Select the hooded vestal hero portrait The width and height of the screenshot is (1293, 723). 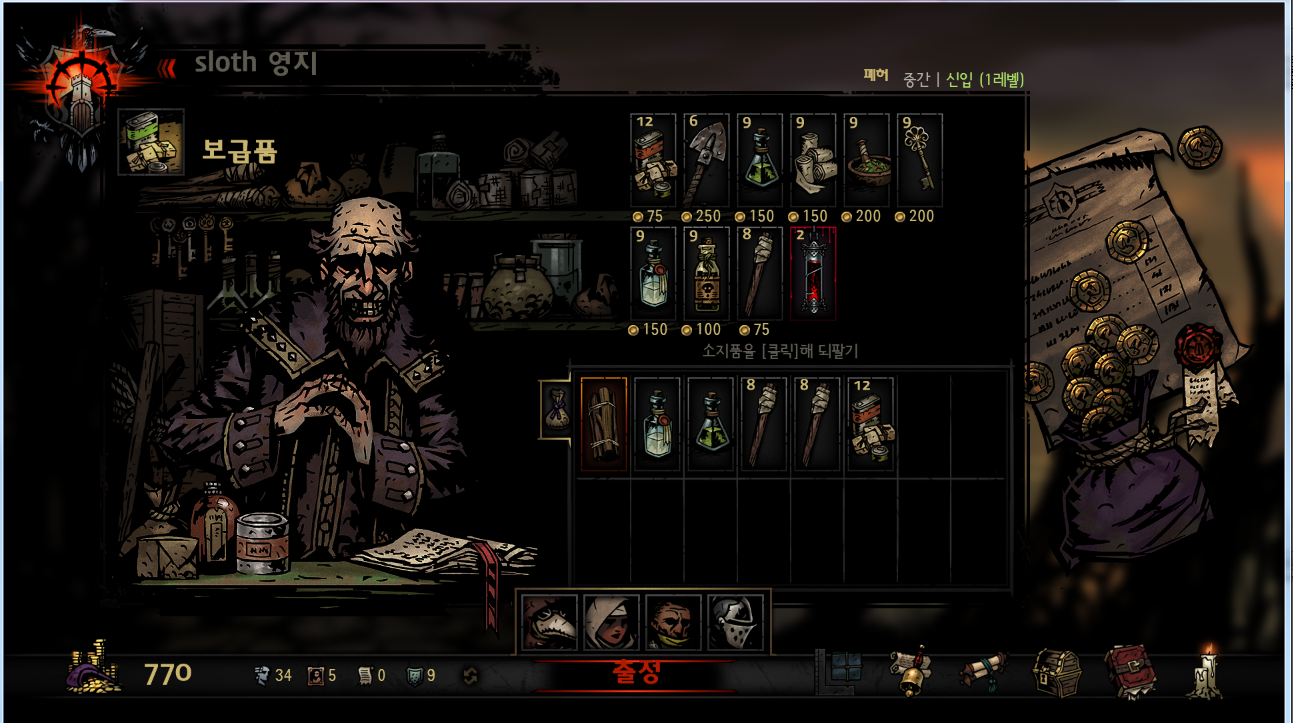point(612,622)
